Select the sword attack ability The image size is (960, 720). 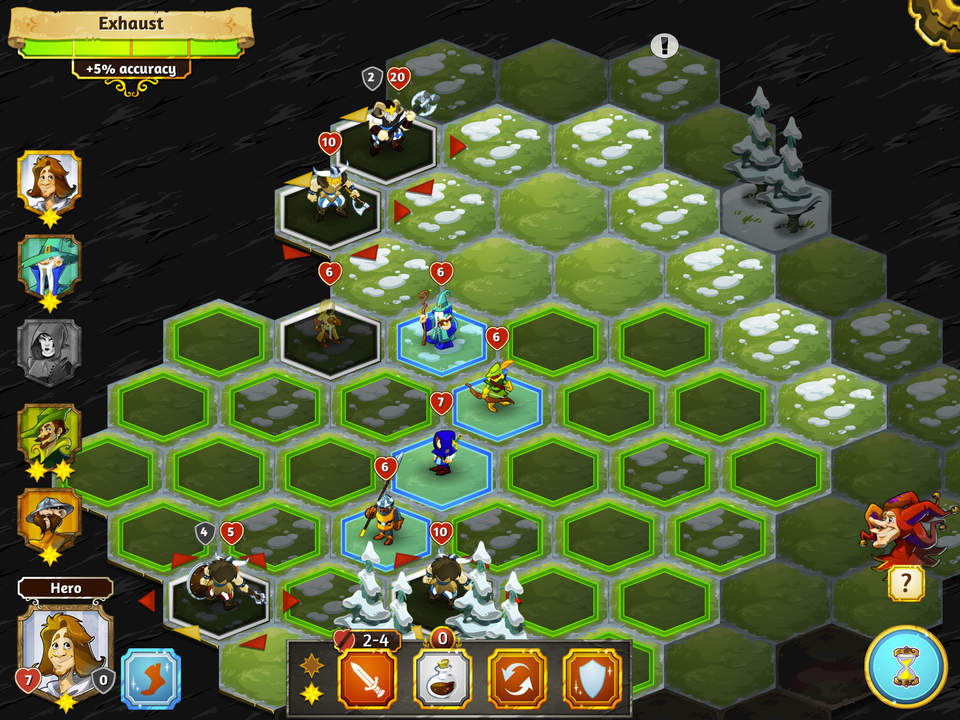click(x=368, y=678)
